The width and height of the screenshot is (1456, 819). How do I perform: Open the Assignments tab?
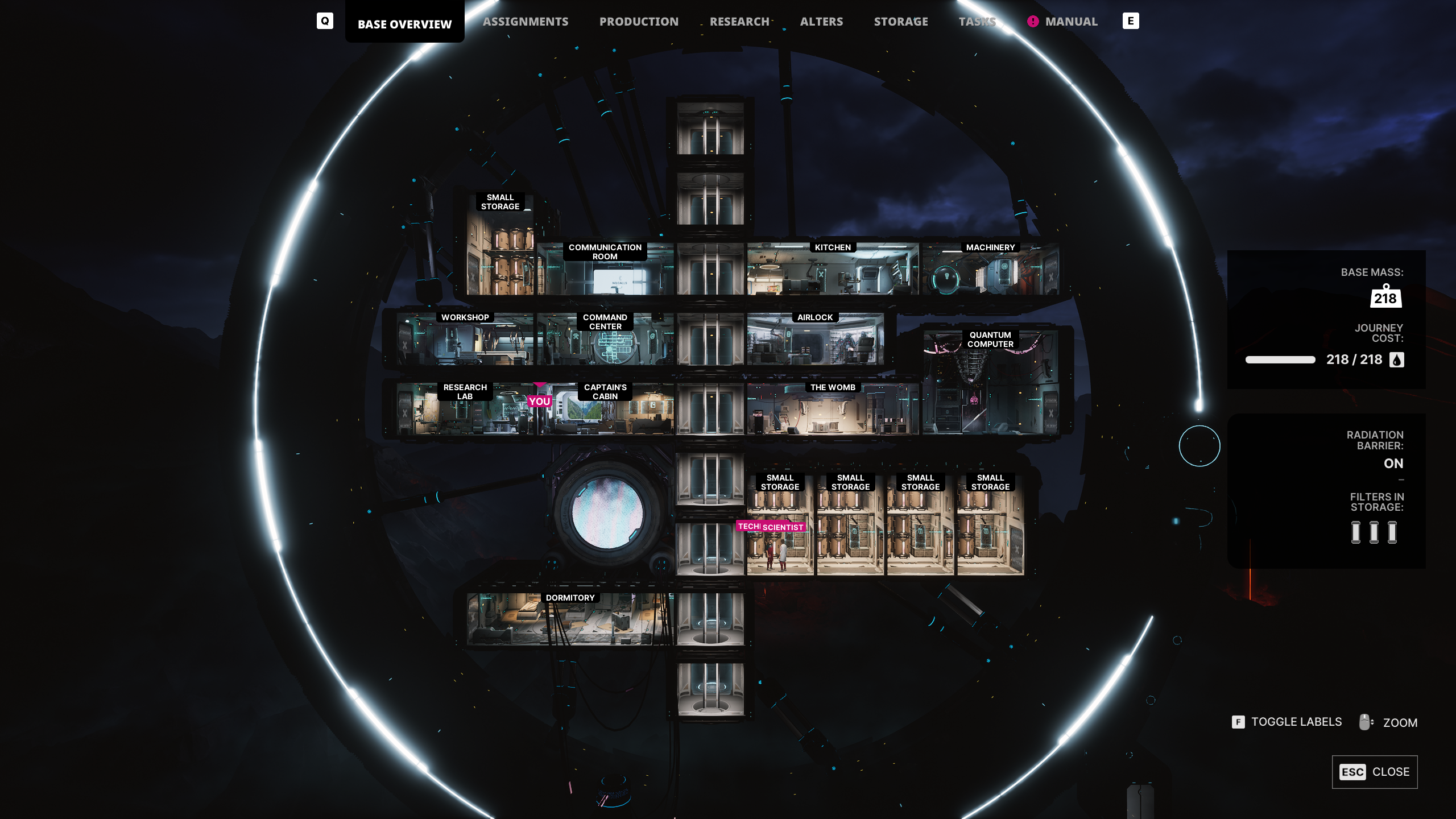[526, 21]
